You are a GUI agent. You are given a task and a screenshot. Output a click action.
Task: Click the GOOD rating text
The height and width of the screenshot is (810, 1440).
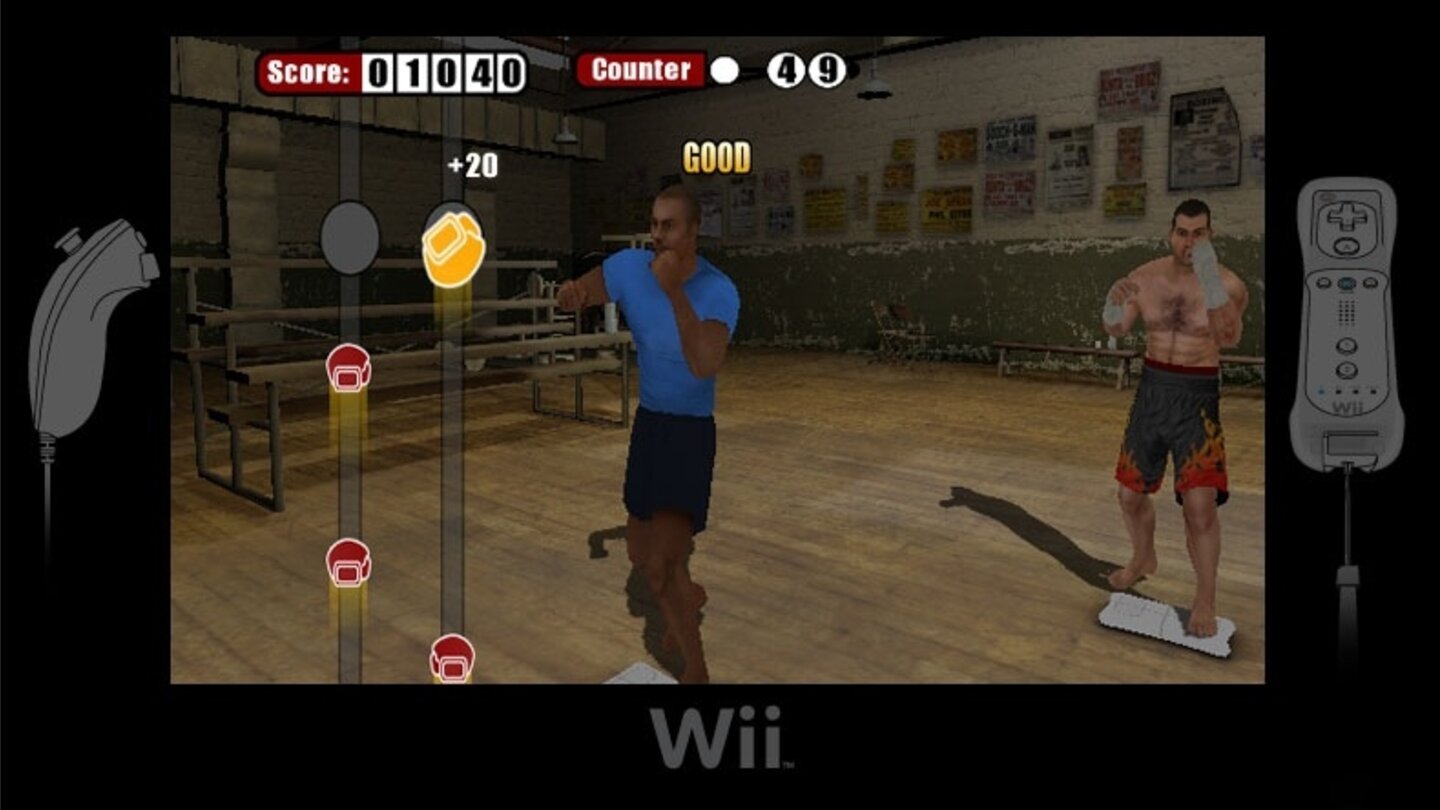click(x=715, y=156)
